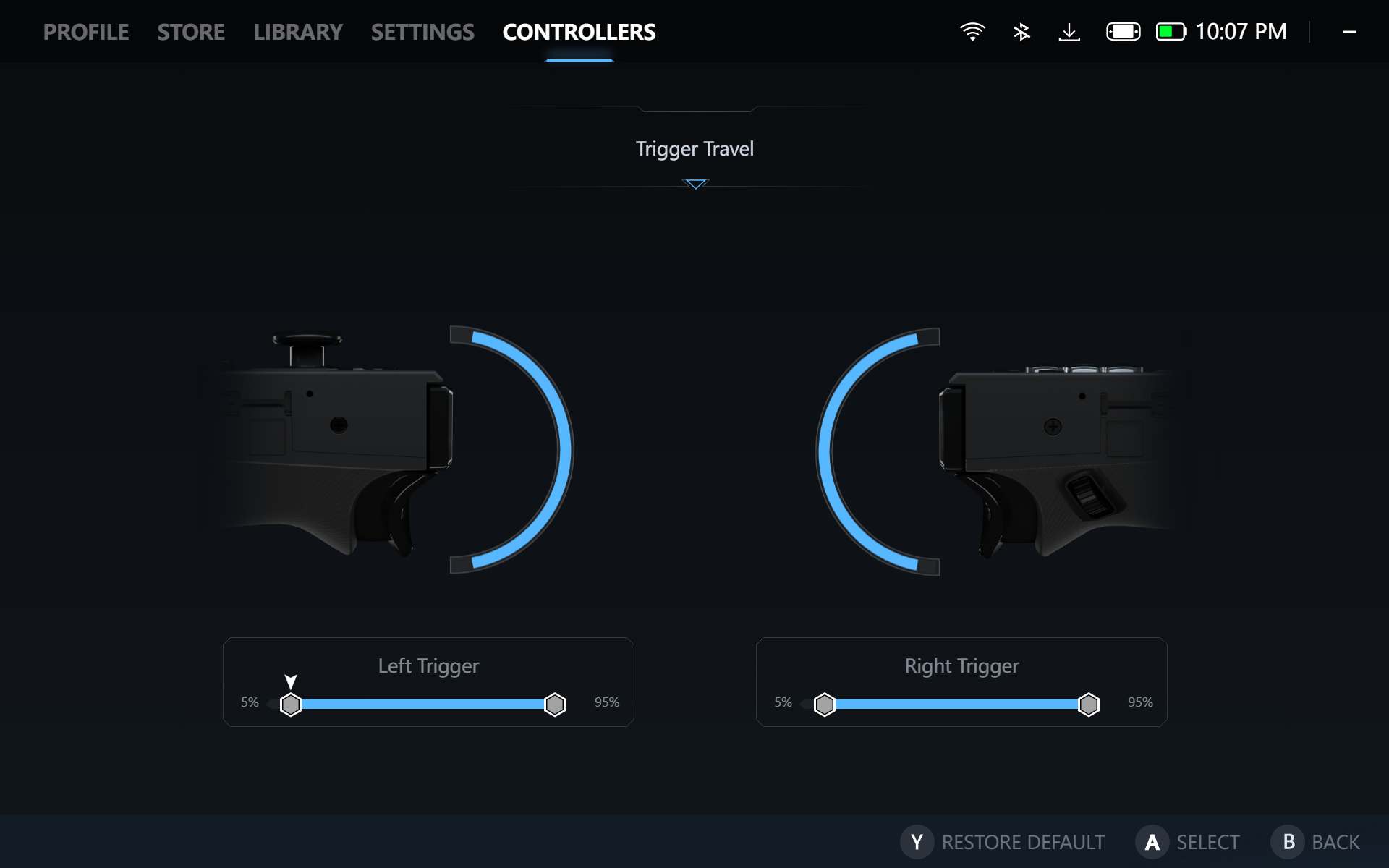This screenshot has height=868, width=1389.
Task: Go to the LIBRARY section
Action: point(298,32)
